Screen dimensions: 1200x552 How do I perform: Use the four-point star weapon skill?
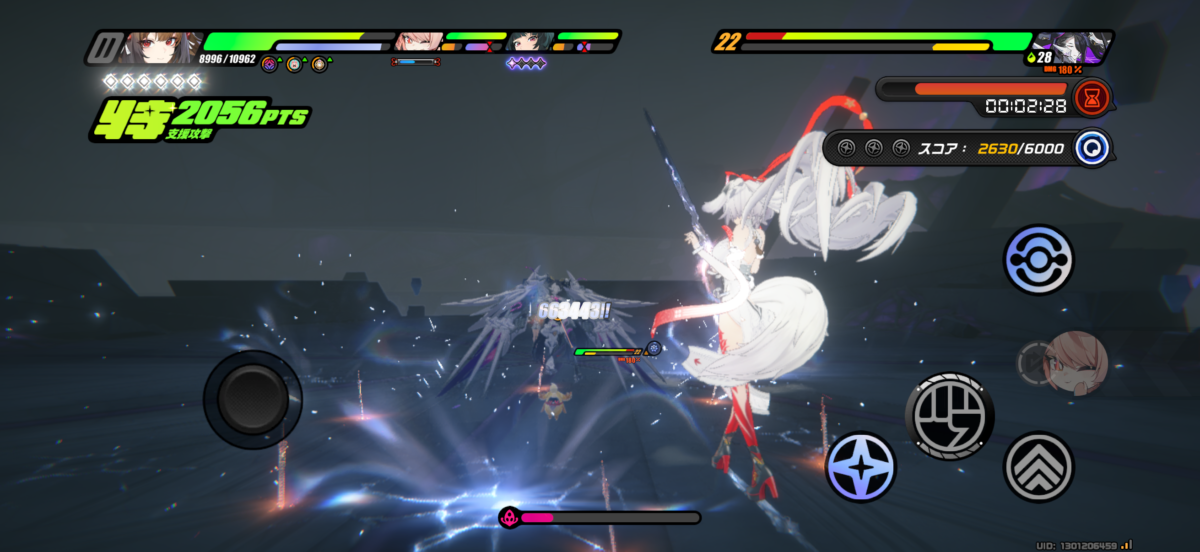coord(860,467)
